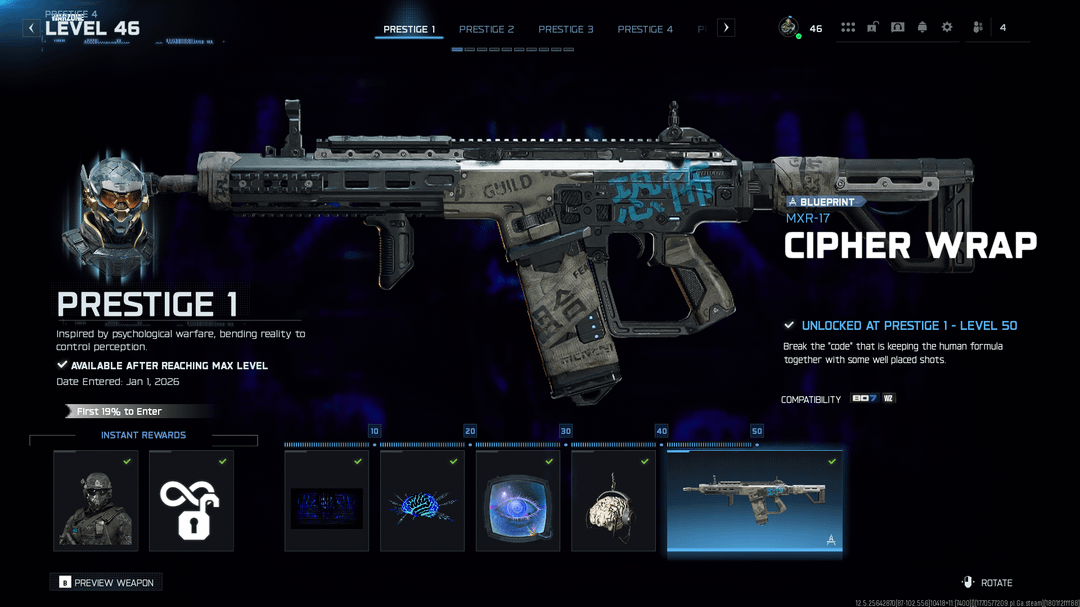The image size is (1080, 607).
Task: Select the operator skin instant reward
Action: (x=96, y=501)
